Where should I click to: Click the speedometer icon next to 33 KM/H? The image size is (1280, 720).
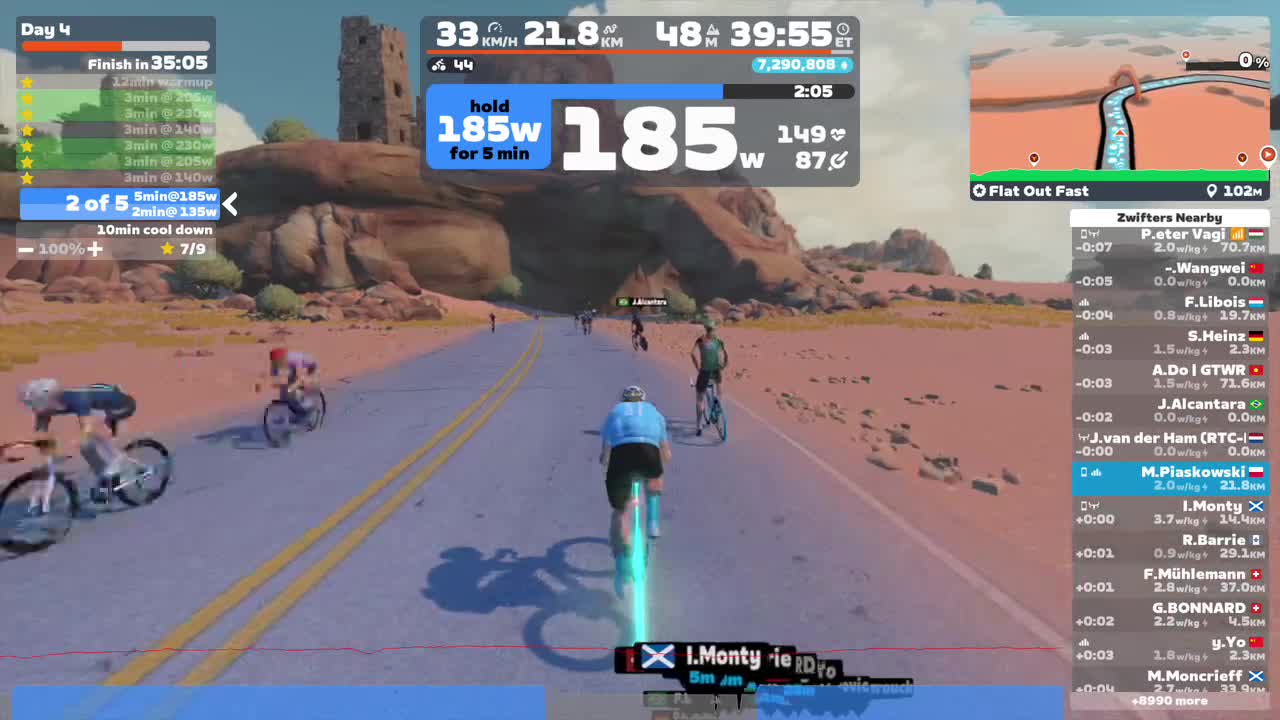click(496, 30)
